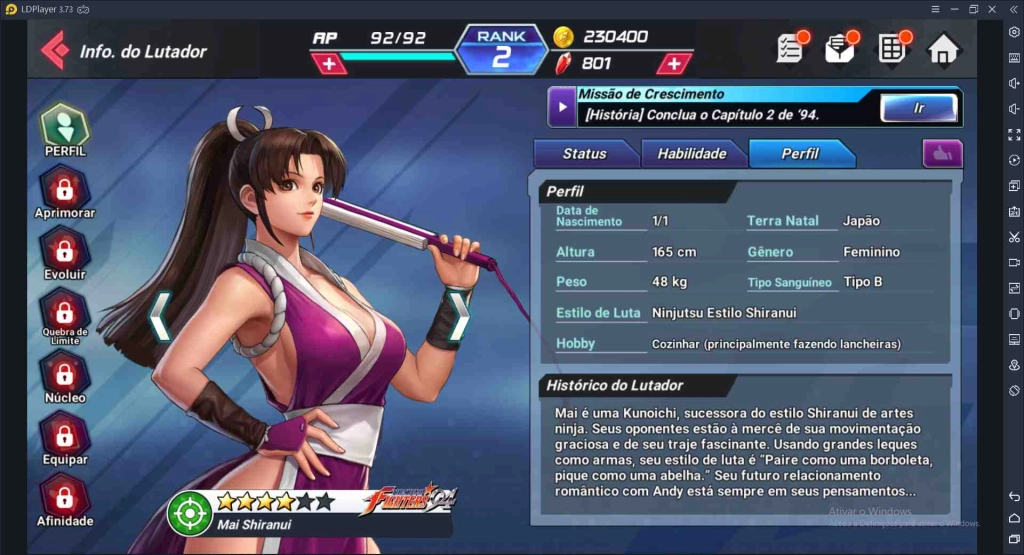
Task: Click the Ir button for growth mission
Action: coord(918,108)
